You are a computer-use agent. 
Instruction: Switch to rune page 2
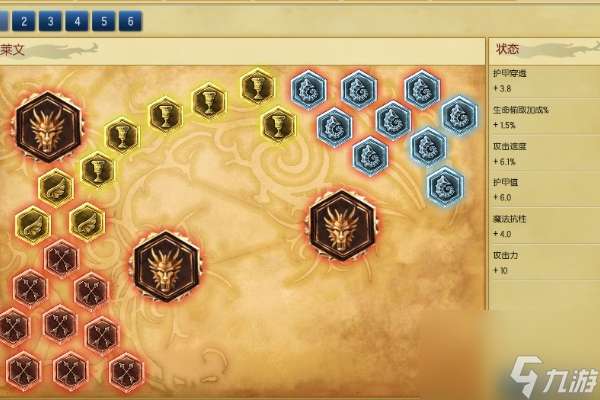click(24, 19)
